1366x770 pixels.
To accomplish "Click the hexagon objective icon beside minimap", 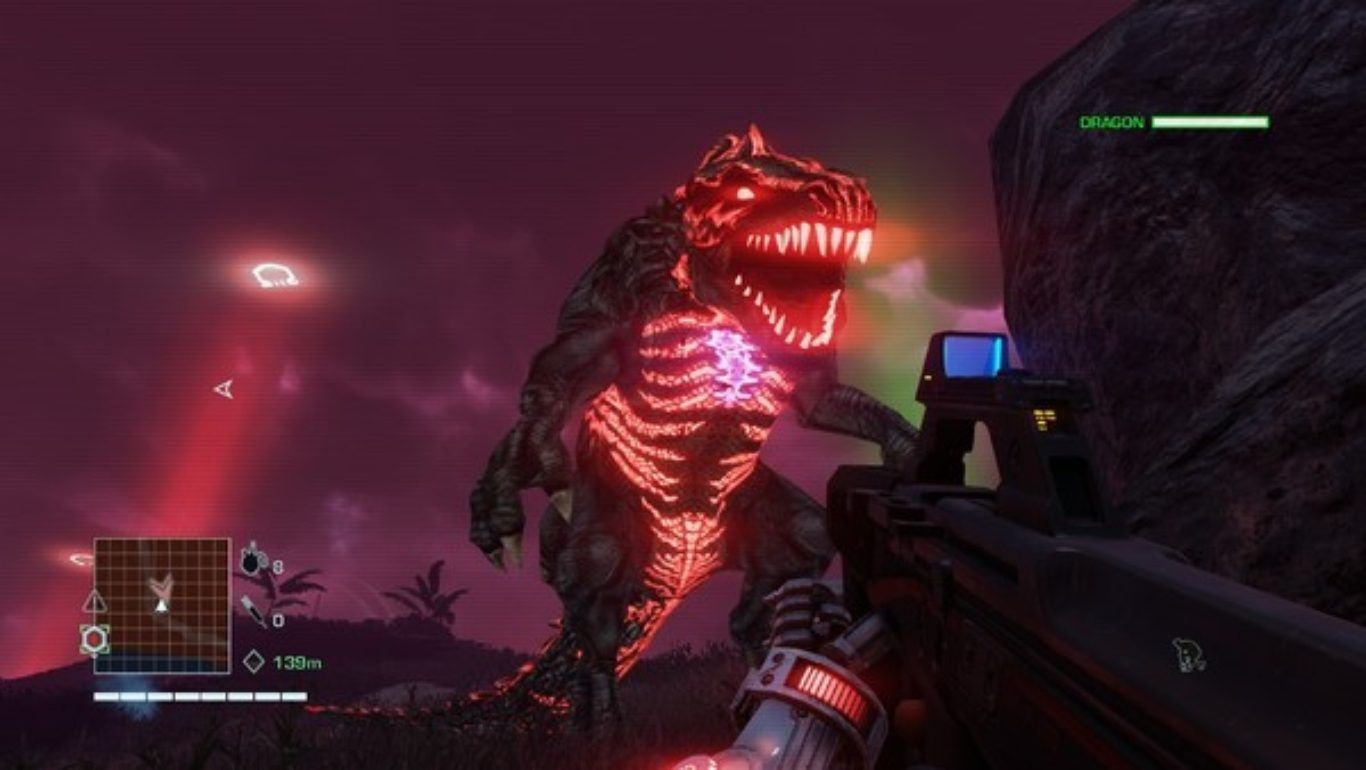I will 94,639.
